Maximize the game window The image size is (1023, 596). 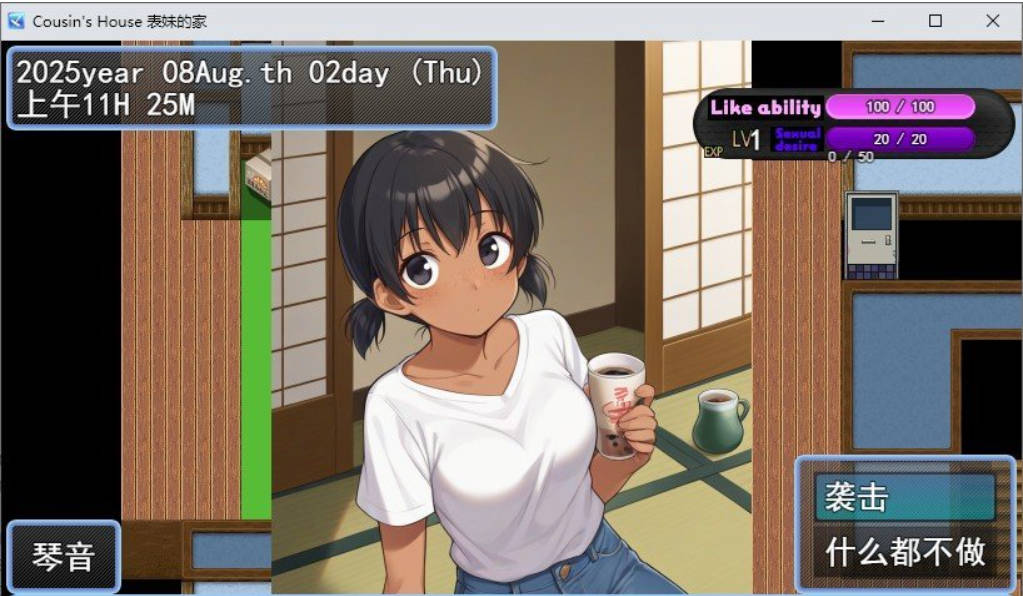pos(935,21)
